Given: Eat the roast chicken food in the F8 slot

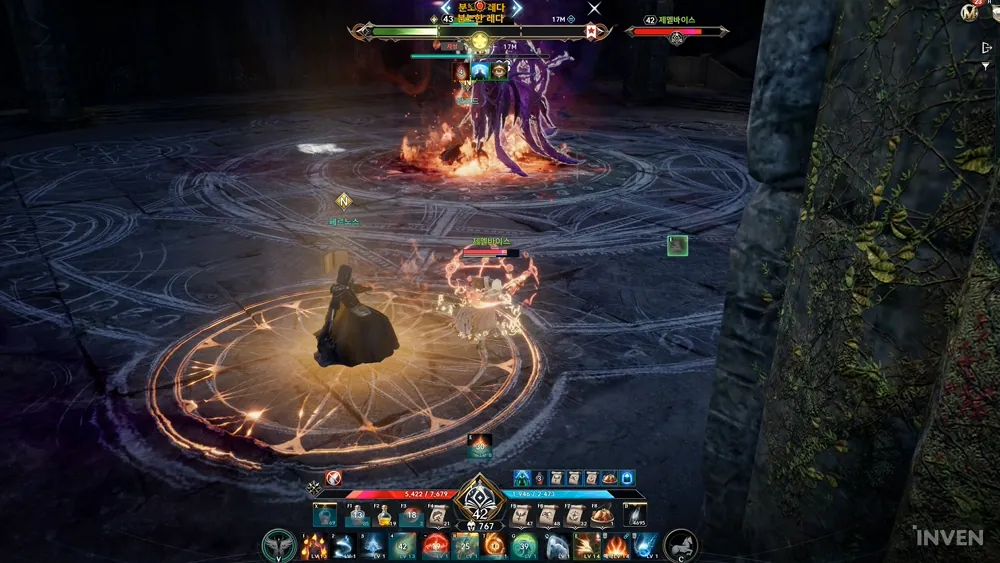Looking at the screenshot, I should [602, 515].
